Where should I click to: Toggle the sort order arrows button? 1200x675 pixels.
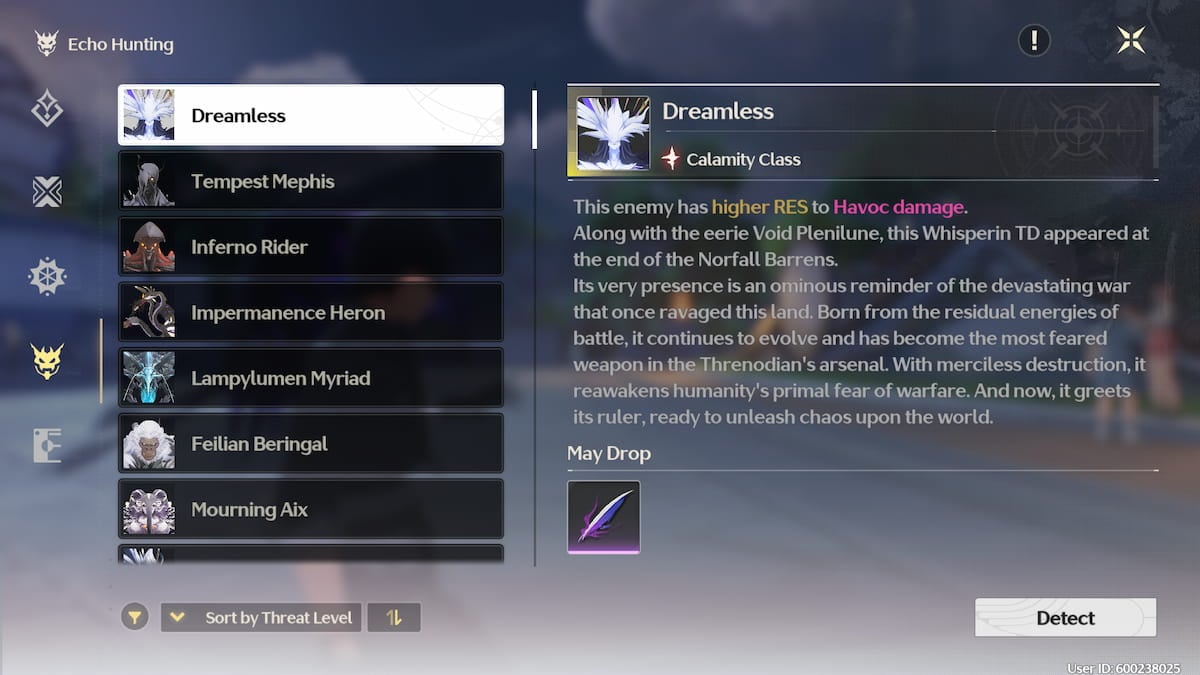(394, 617)
